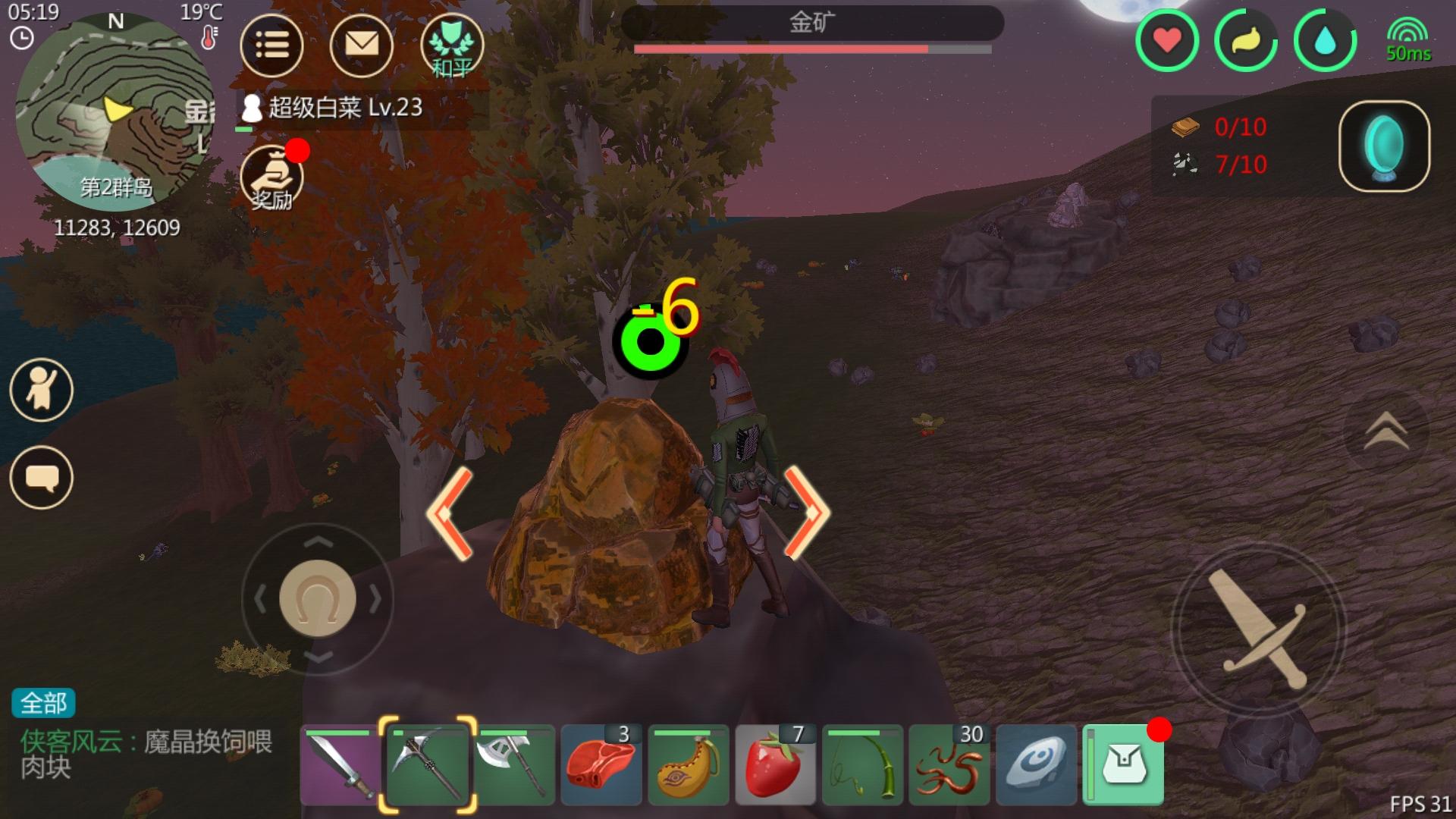Equip the battle axe hotbar slot
The image size is (1456, 819).
coord(515,764)
